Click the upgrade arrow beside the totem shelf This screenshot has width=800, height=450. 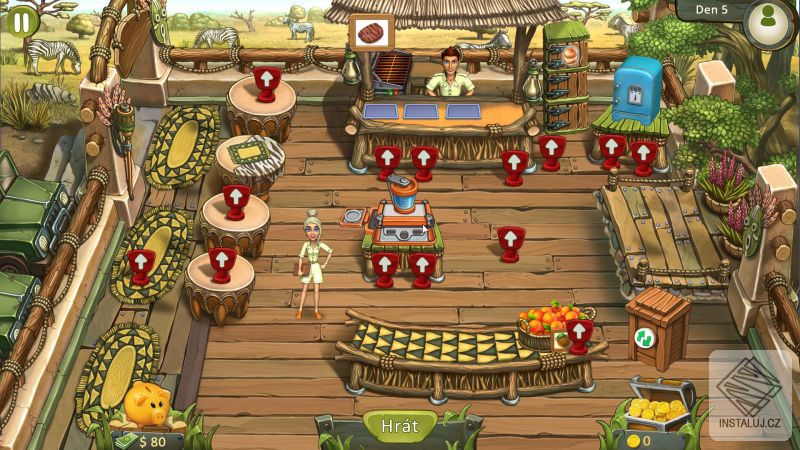coord(551,150)
